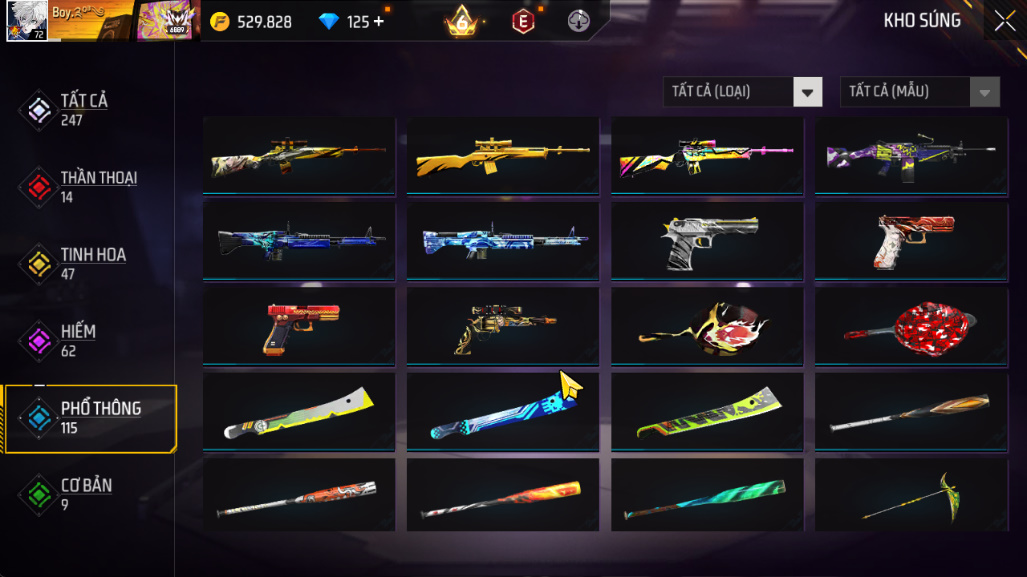Screen dimensions: 1027x577
Task: Pick the silver Desert Eagle pistol skin
Action: pyautogui.click(x=707, y=241)
